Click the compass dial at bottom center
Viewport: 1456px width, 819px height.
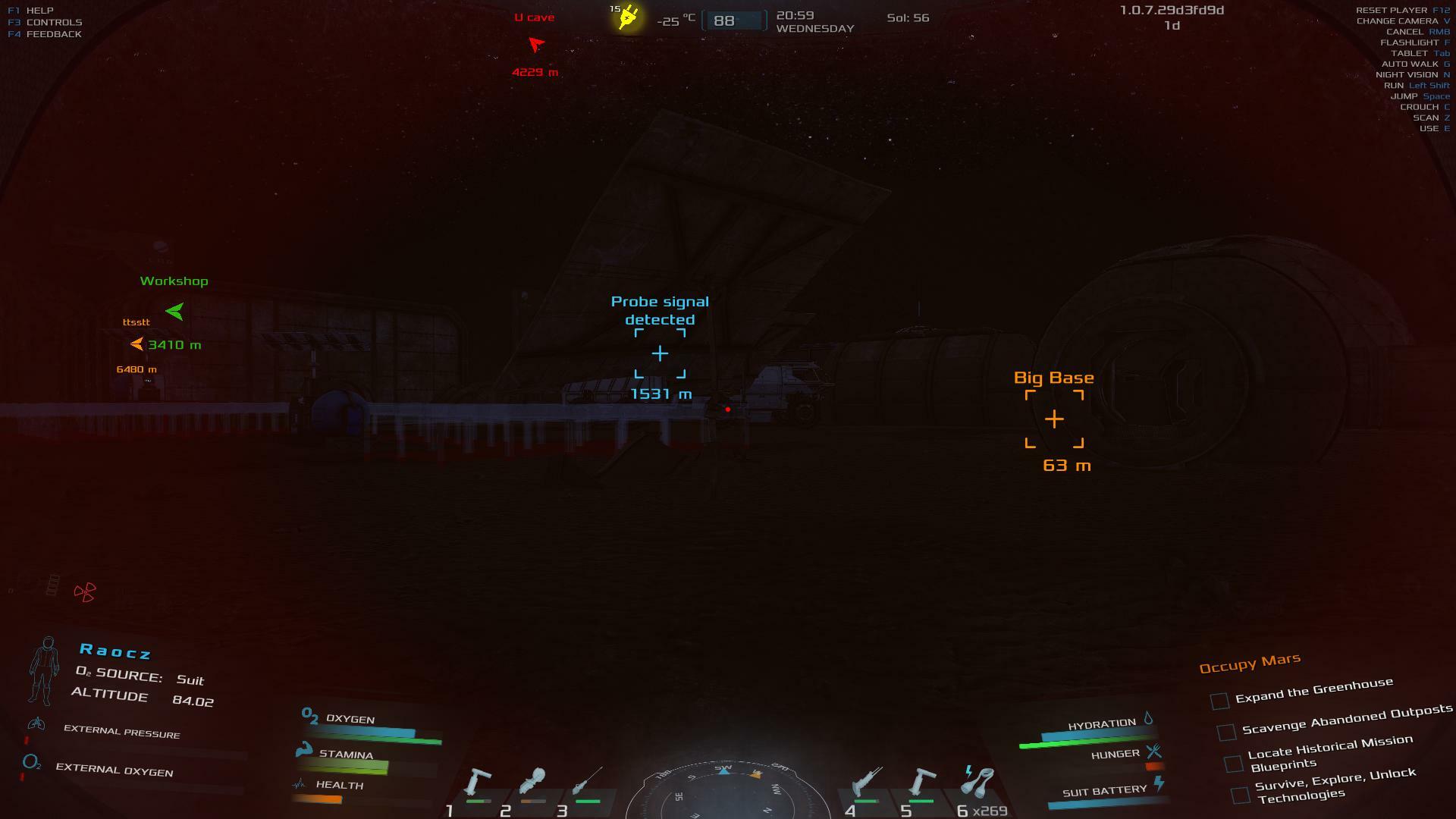pyautogui.click(x=724, y=792)
